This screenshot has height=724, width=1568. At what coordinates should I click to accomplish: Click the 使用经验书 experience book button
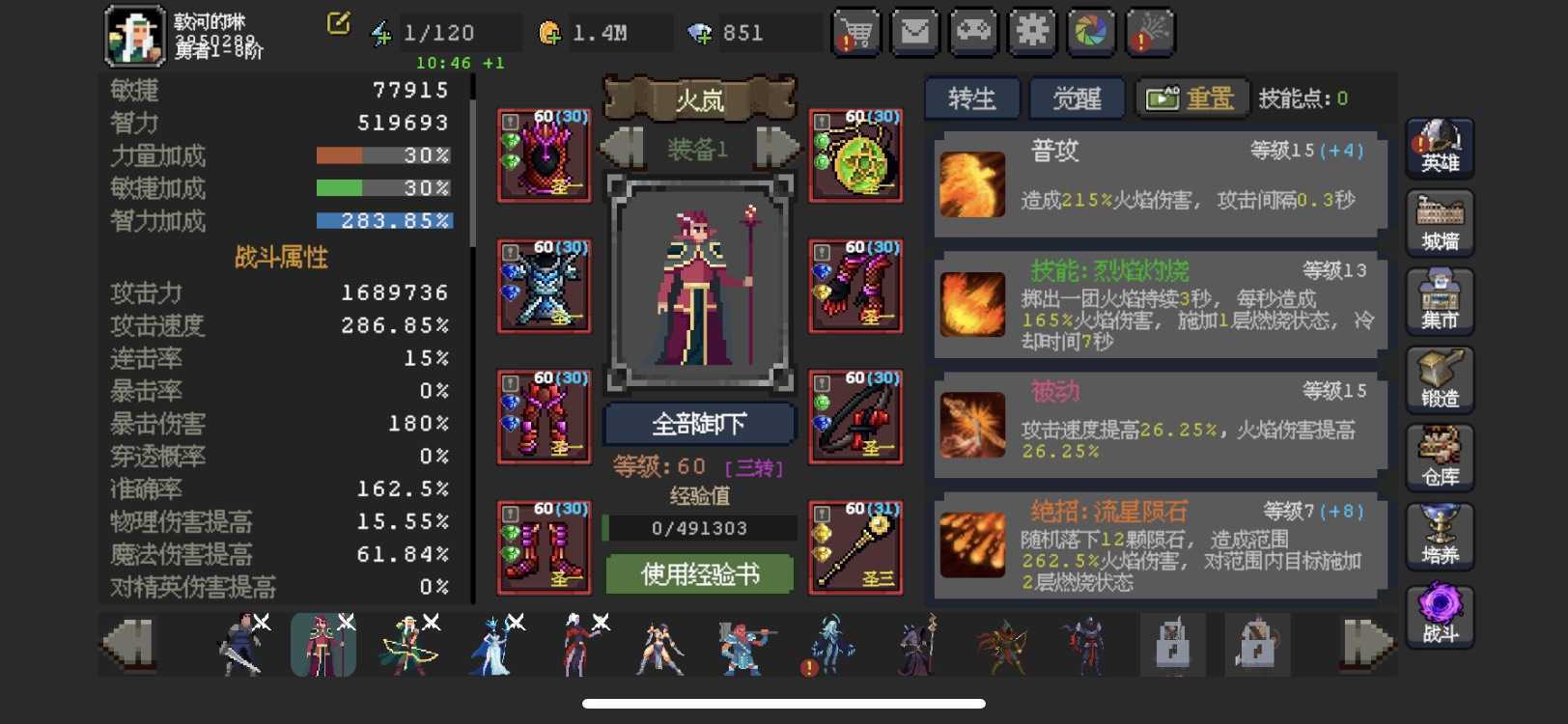click(697, 573)
